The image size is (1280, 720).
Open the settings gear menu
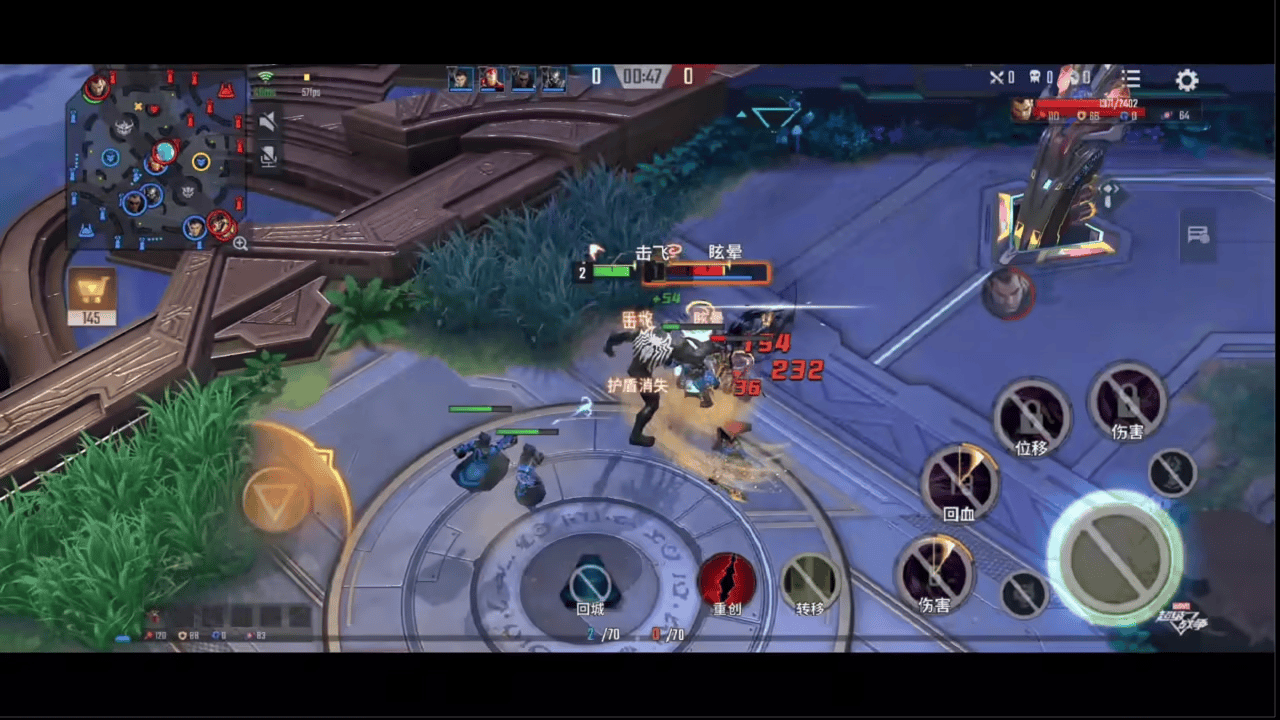point(1186,80)
